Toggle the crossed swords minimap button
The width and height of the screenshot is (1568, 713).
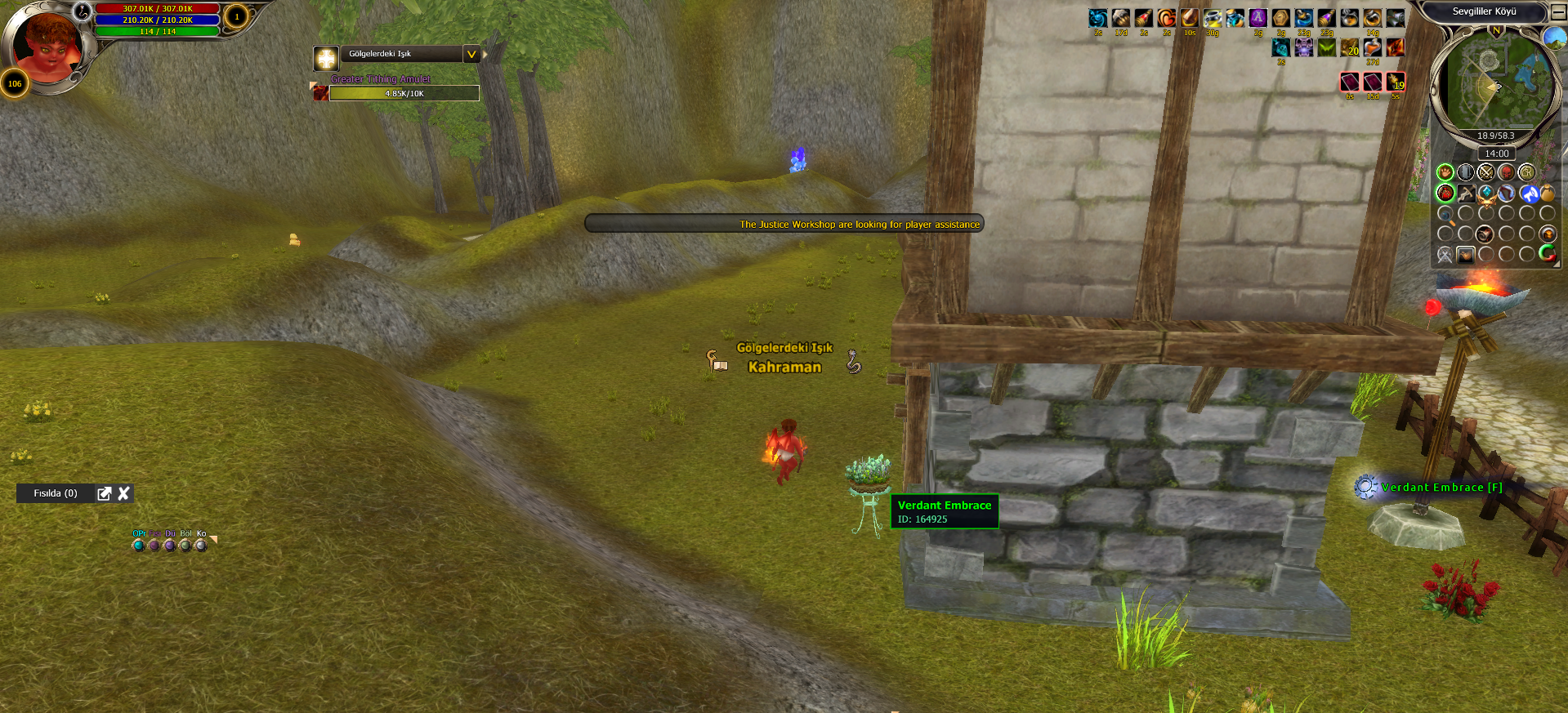1485,172
